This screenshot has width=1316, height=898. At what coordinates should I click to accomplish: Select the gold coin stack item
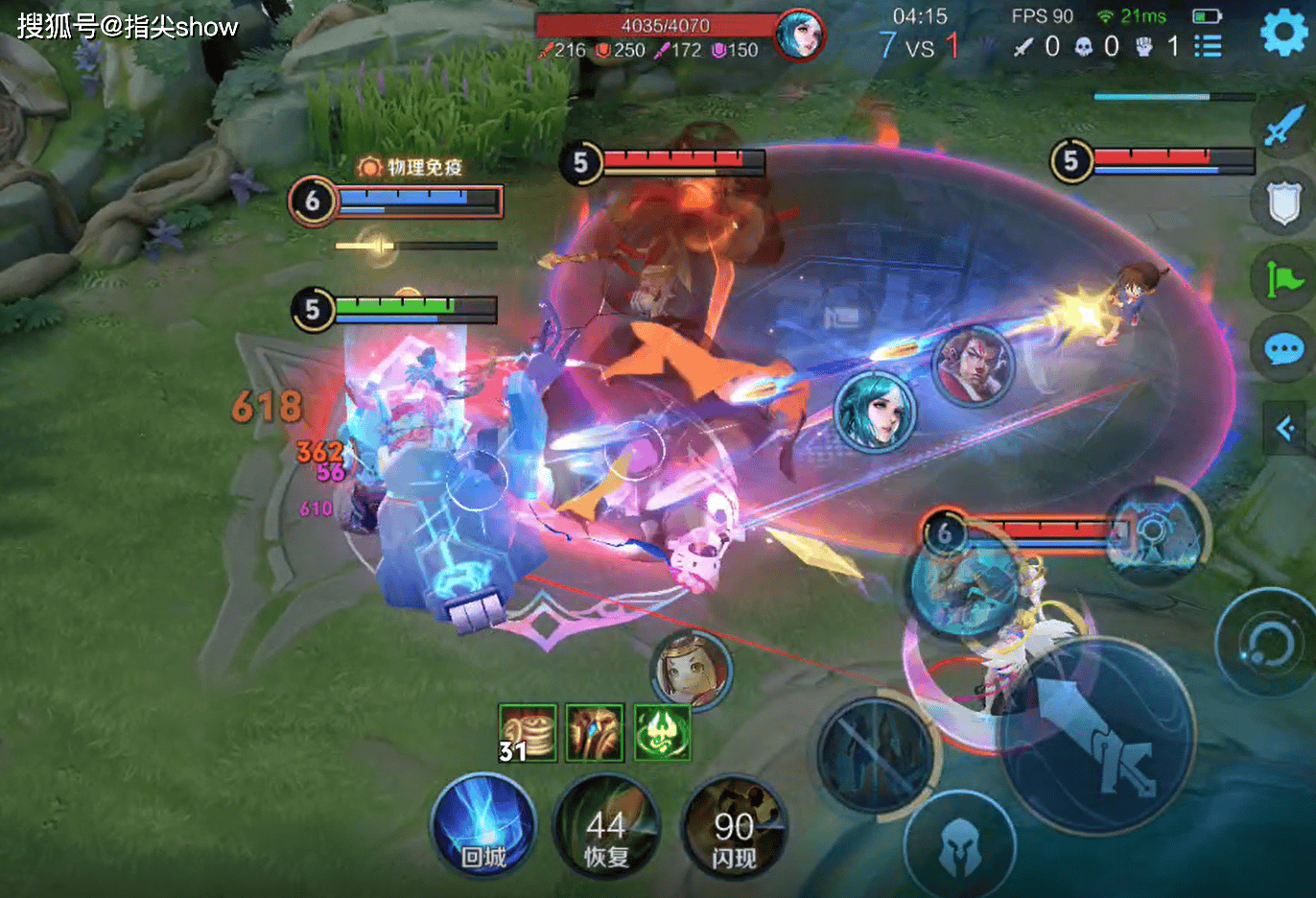point(528,733)
